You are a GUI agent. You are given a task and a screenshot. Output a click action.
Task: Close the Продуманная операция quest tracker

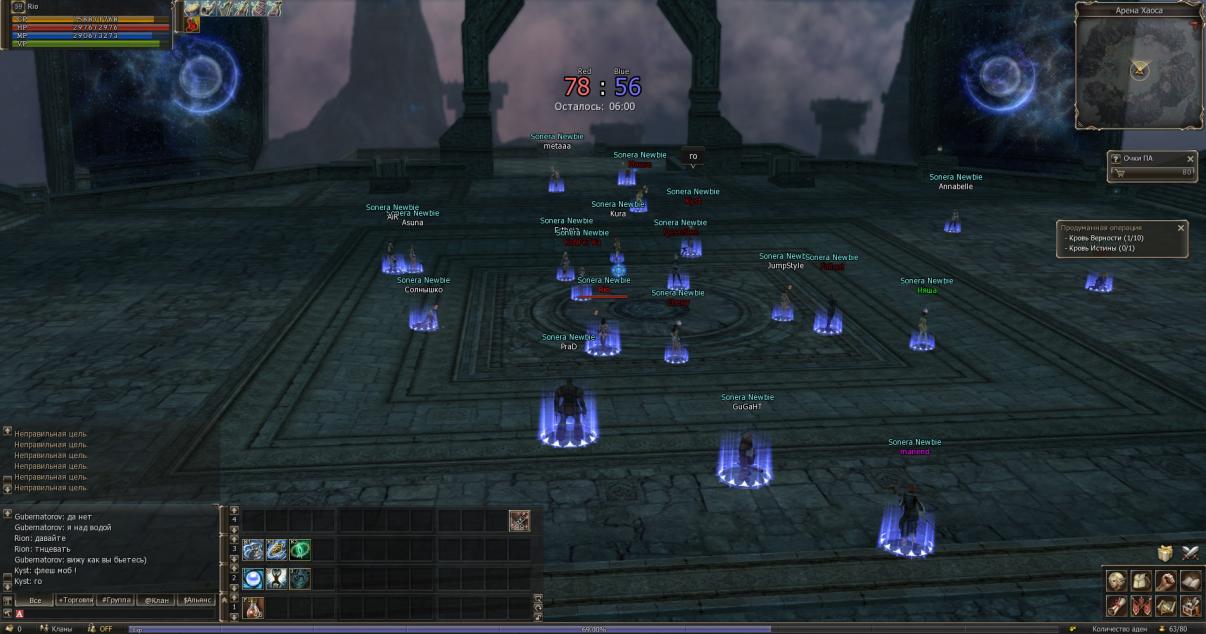coord(1180,228)
